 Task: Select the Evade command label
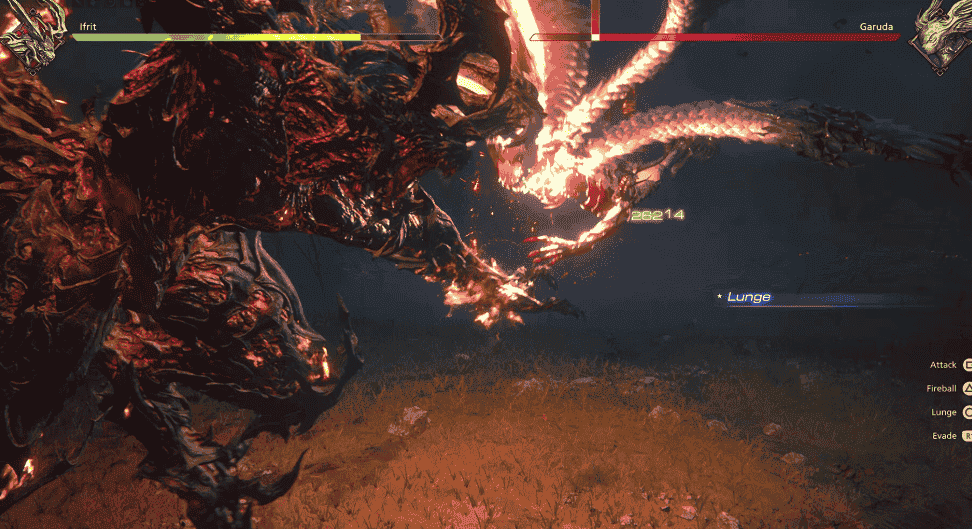tap(943, 436)
